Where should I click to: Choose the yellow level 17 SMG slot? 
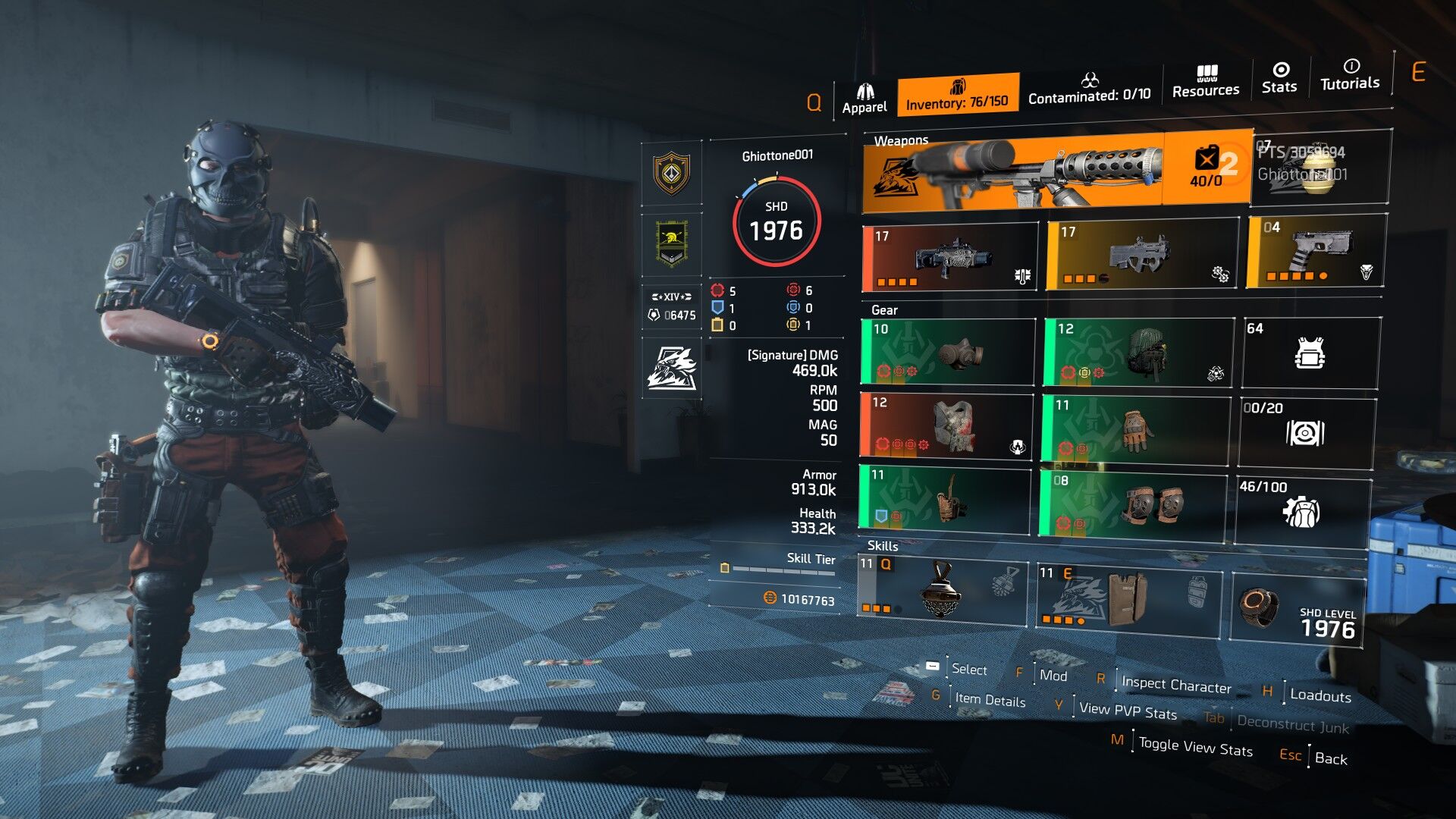[x=1141, y=256]
